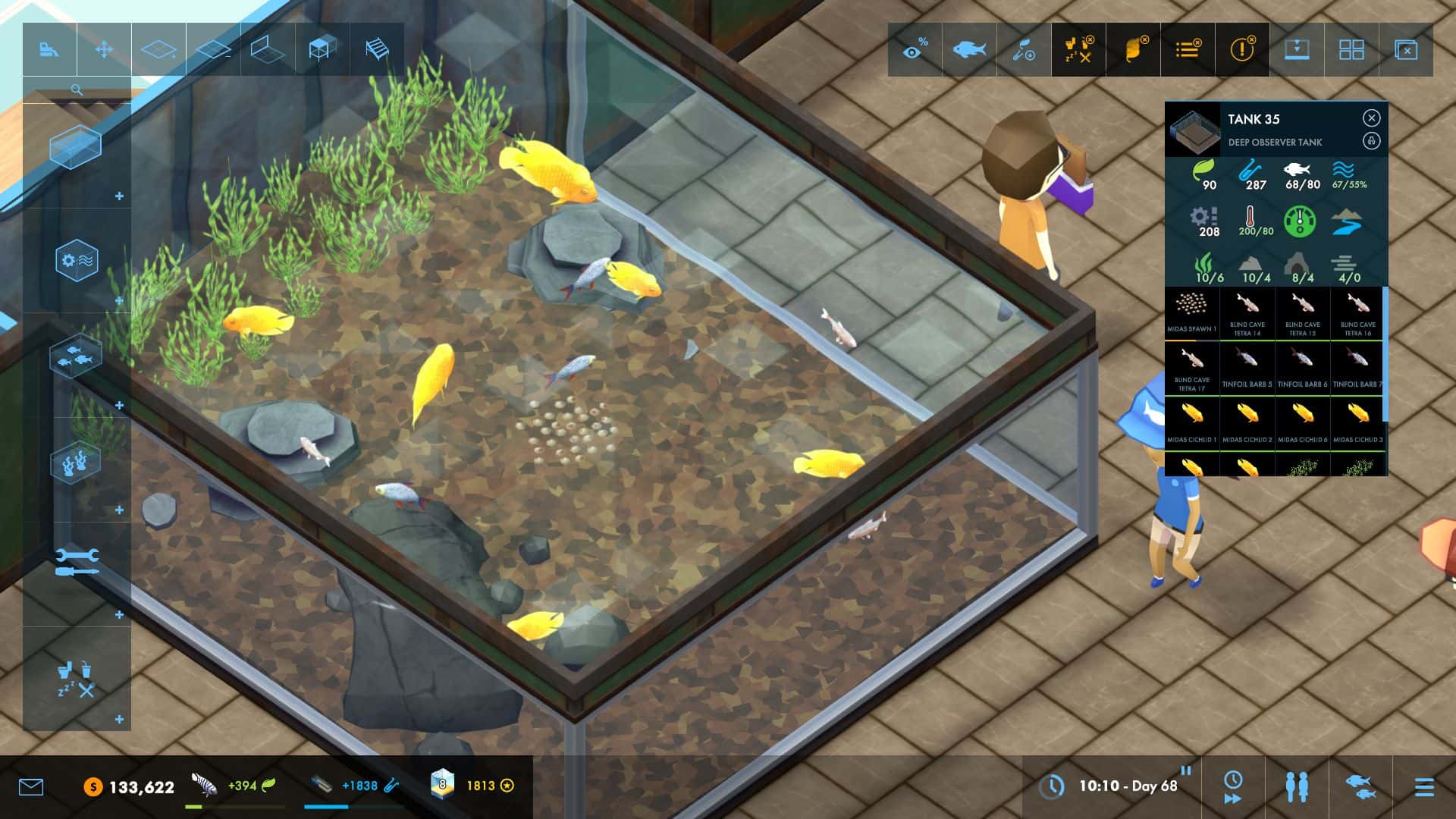The height and width of the screenshot is (819, 1456).
Task: Open the mail envelope at bottom left
Action: [x=30, y=787]
